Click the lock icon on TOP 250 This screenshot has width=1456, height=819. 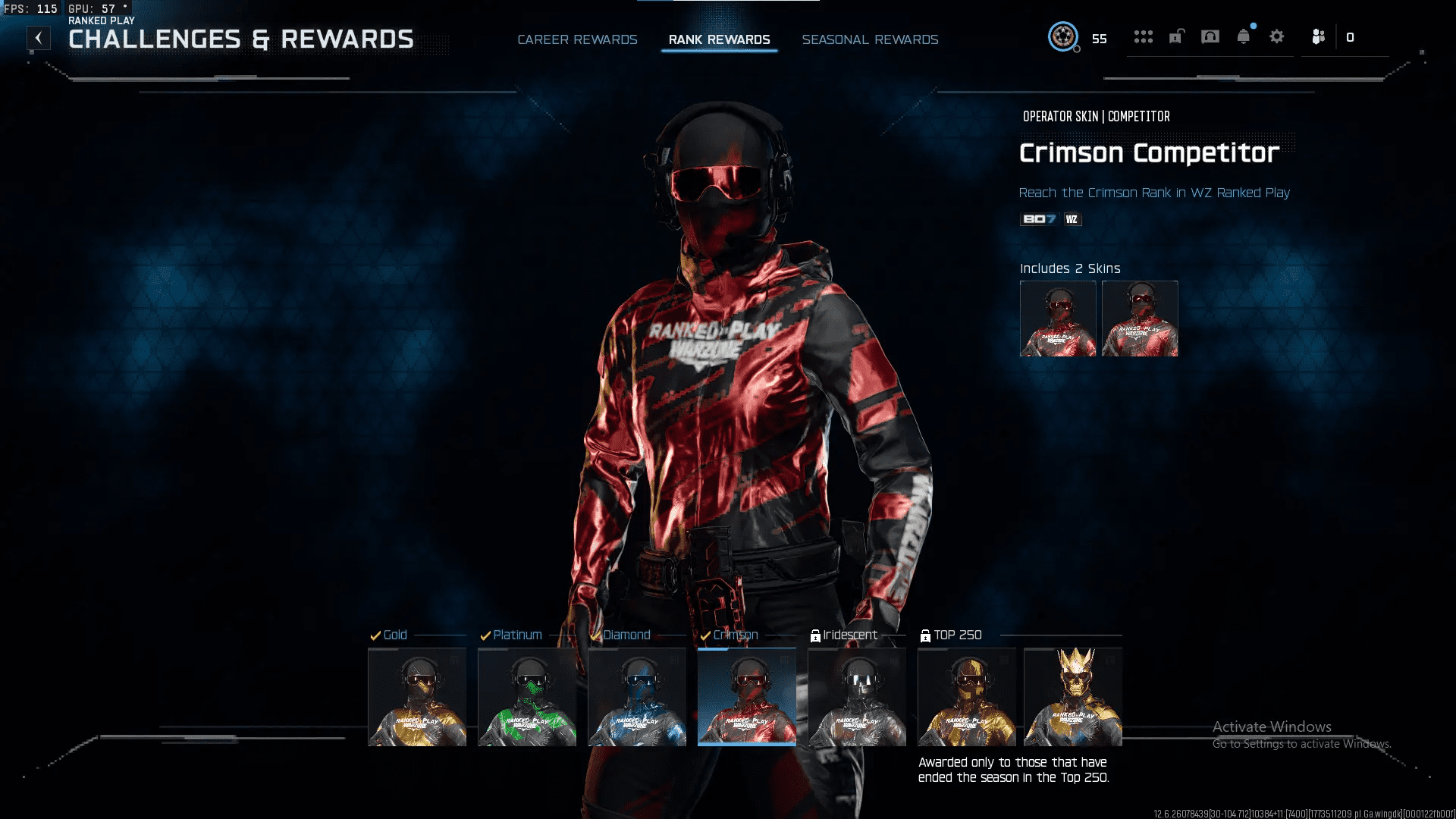pyautogui.click(x=926, y=635)
